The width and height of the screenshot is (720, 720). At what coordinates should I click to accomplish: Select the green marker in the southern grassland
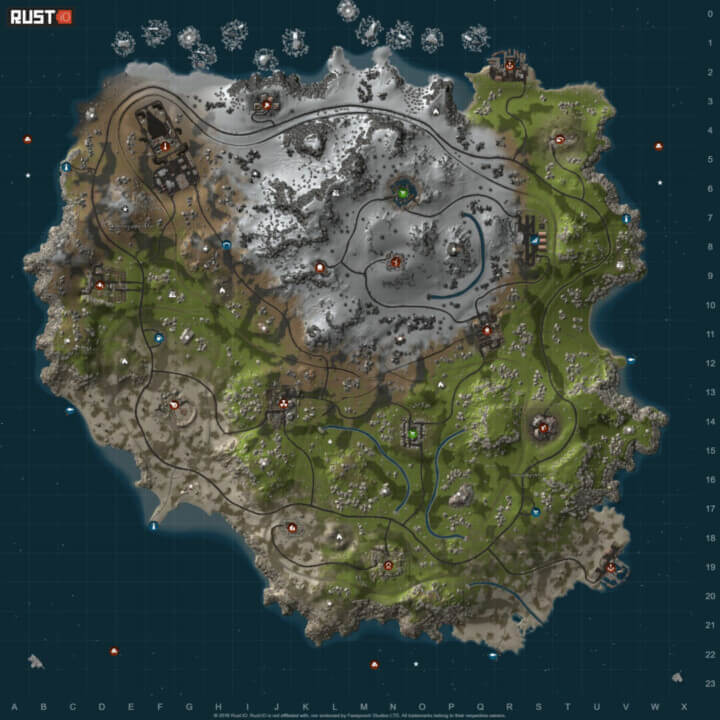click(411, 434)
